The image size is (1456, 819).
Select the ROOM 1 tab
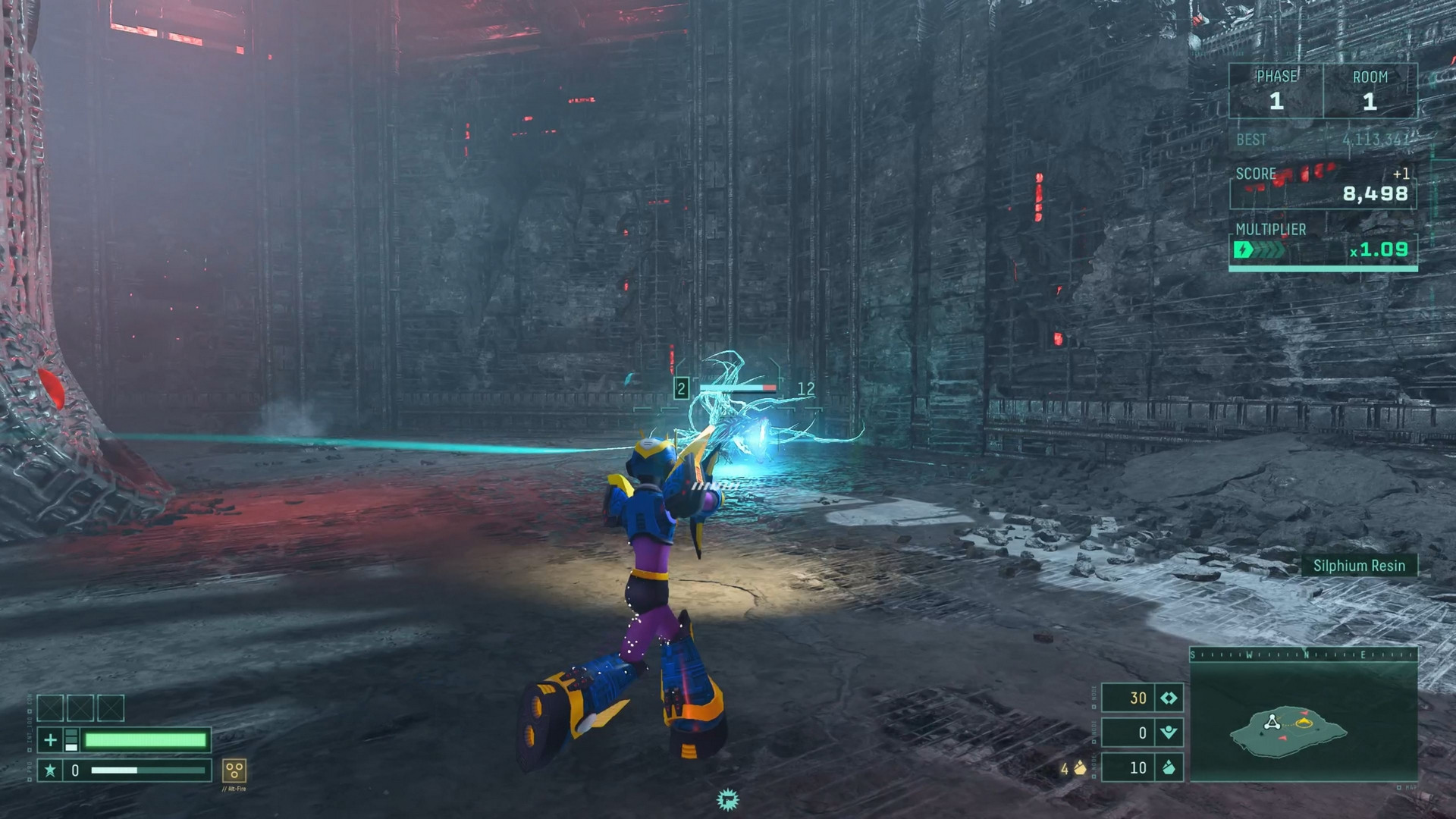pos(1369,91)
